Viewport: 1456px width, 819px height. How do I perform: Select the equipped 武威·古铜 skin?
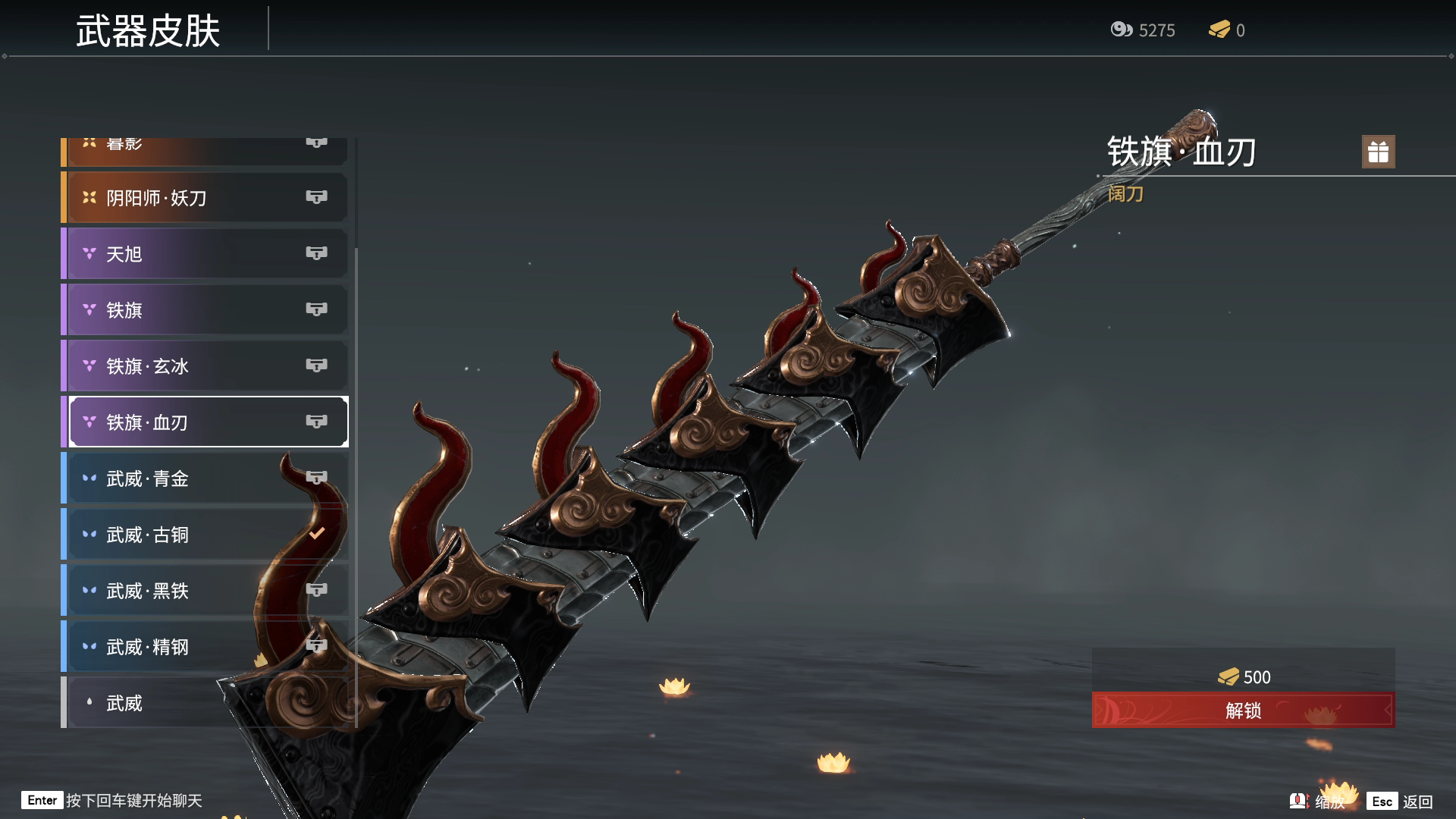point(205,535)
